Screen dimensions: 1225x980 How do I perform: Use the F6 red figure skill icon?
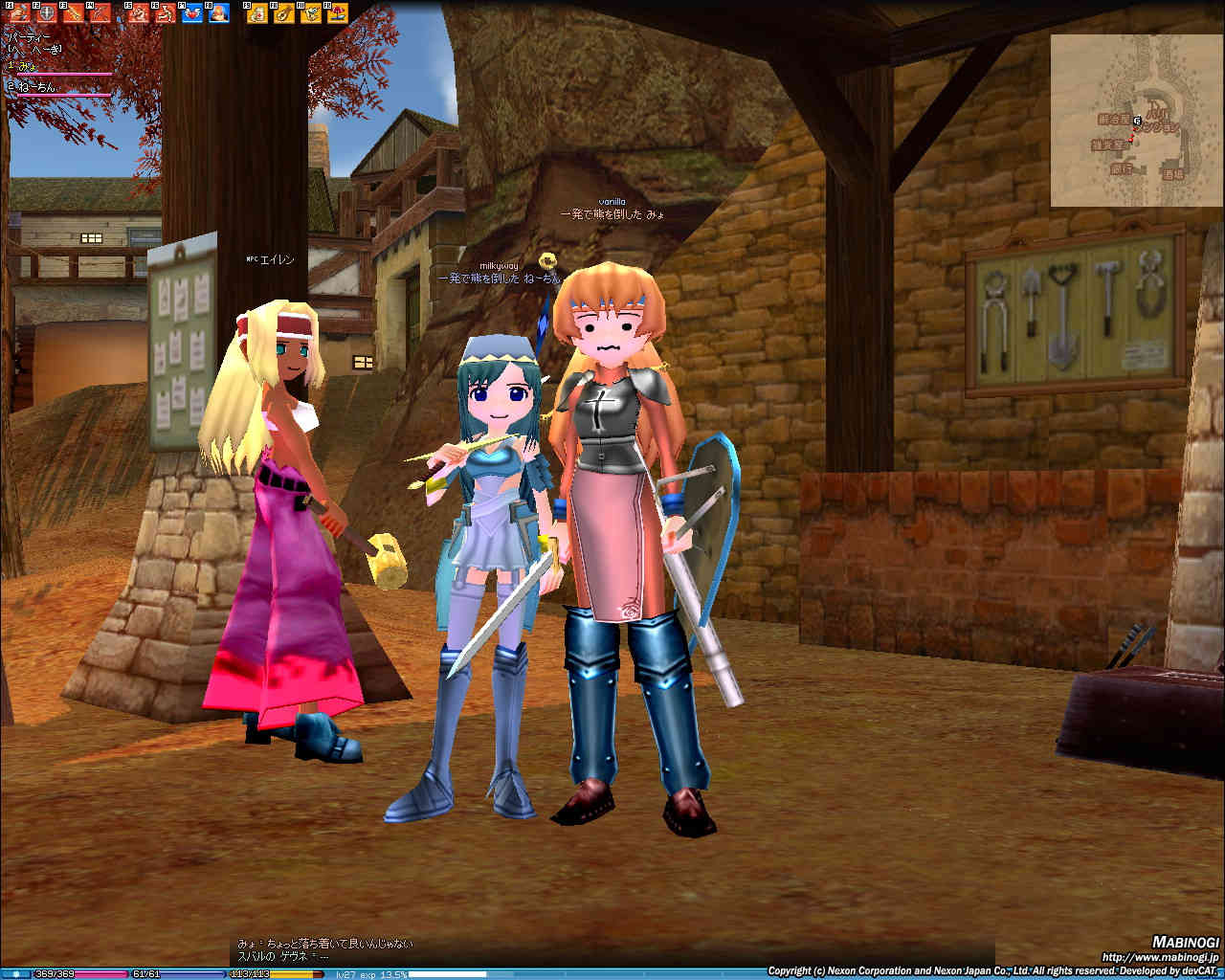pos(166,13)
